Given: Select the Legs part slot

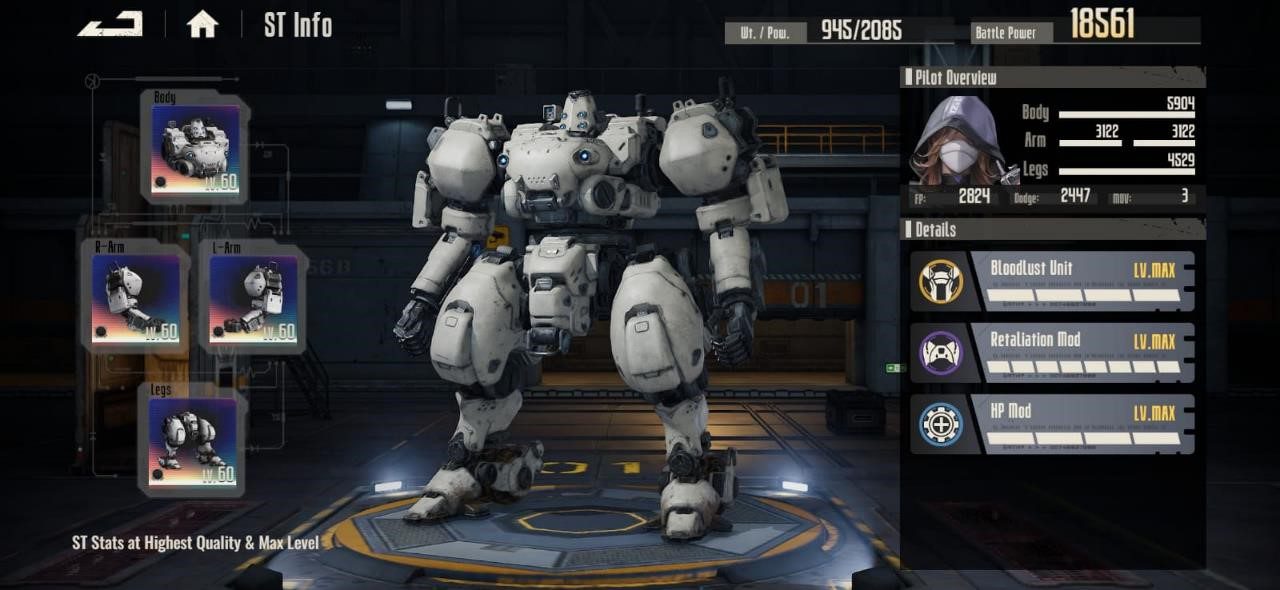Looking at the screenshot, I should point(193,441).
